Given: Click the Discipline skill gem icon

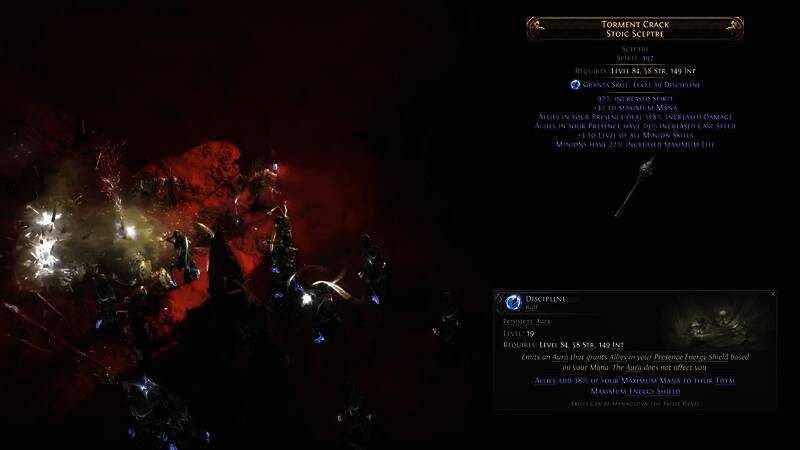Looking at the screenshot, I should (x=513, y=302).
